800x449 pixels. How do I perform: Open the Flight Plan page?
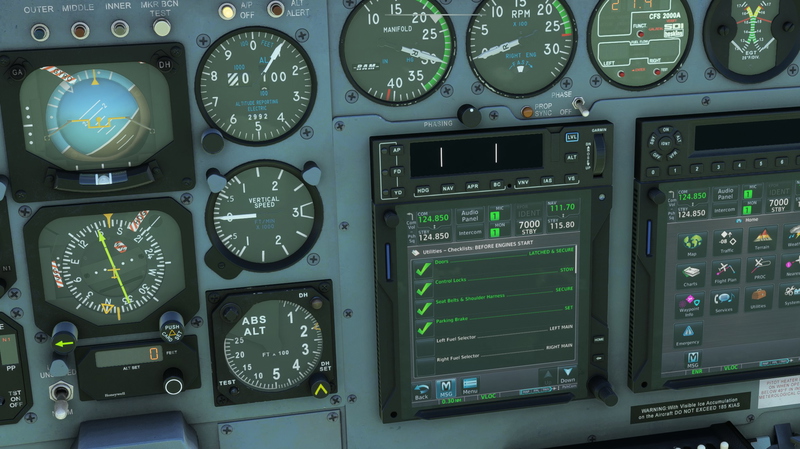[727, 273]
